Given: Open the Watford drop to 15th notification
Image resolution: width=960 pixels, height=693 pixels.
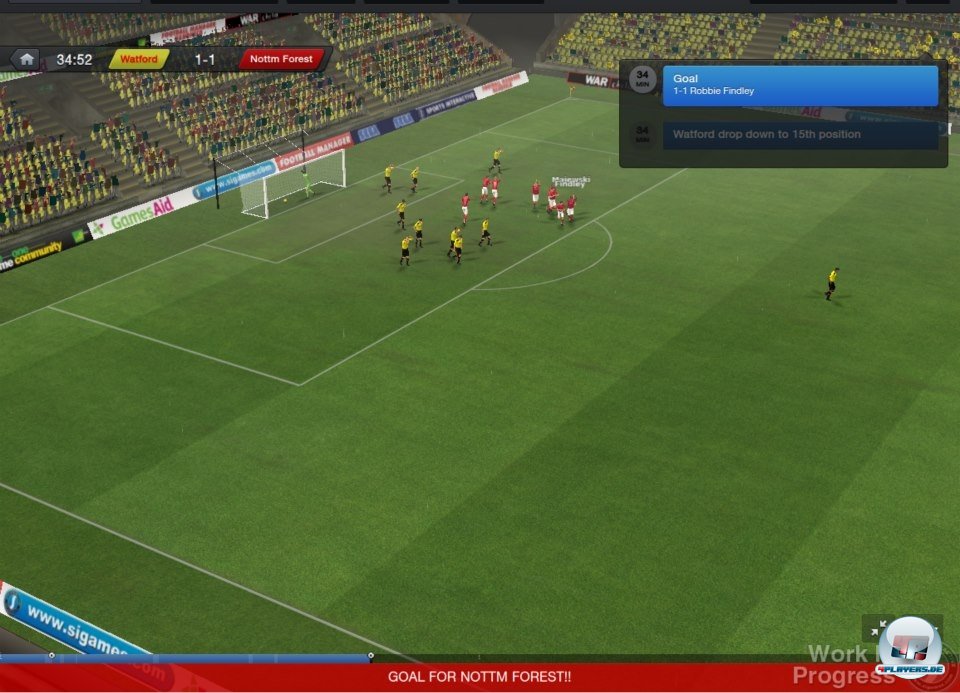Looking at the screenshot, I should 800,134.
